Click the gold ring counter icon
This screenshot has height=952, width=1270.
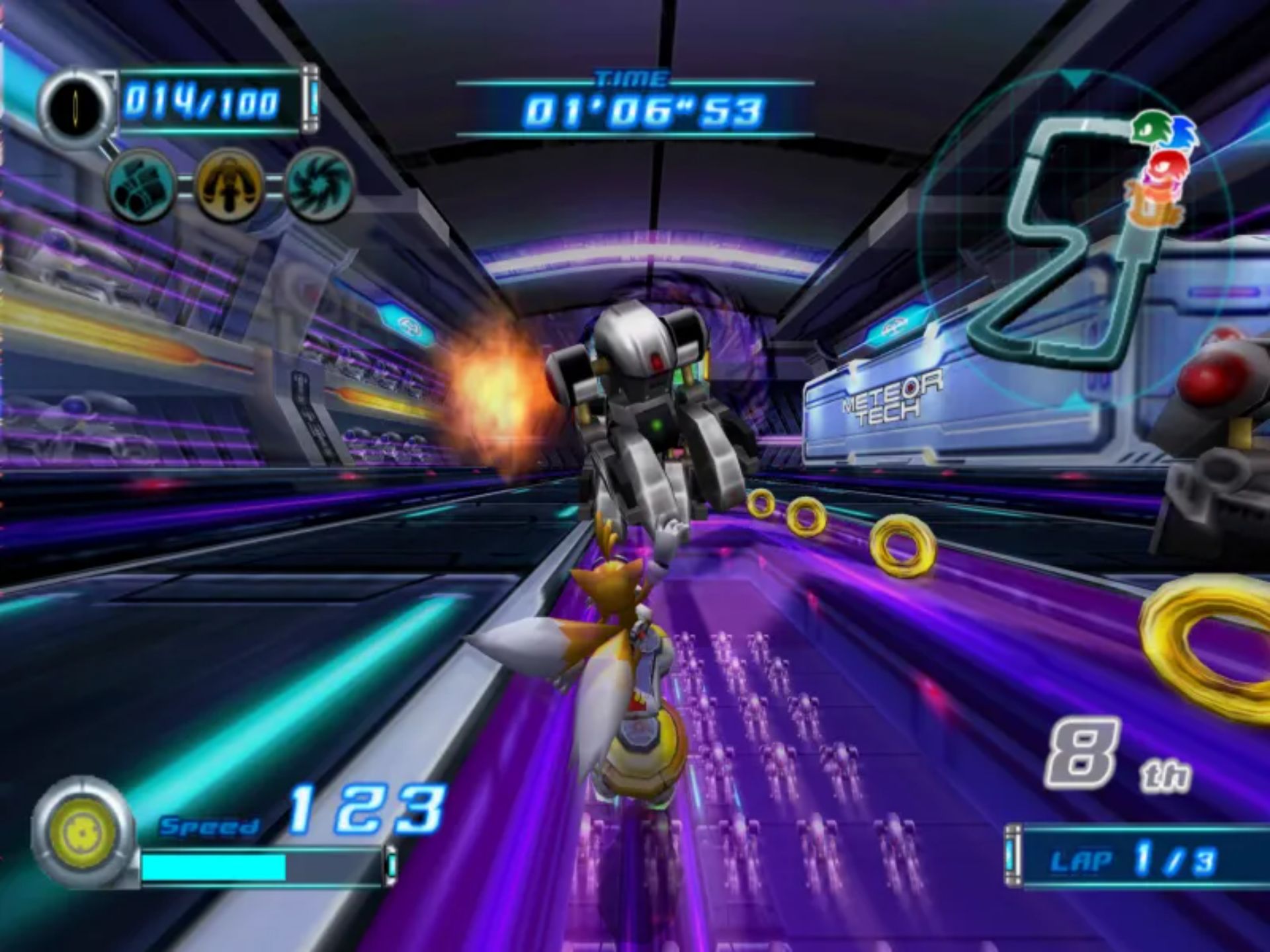coord(78,106)
